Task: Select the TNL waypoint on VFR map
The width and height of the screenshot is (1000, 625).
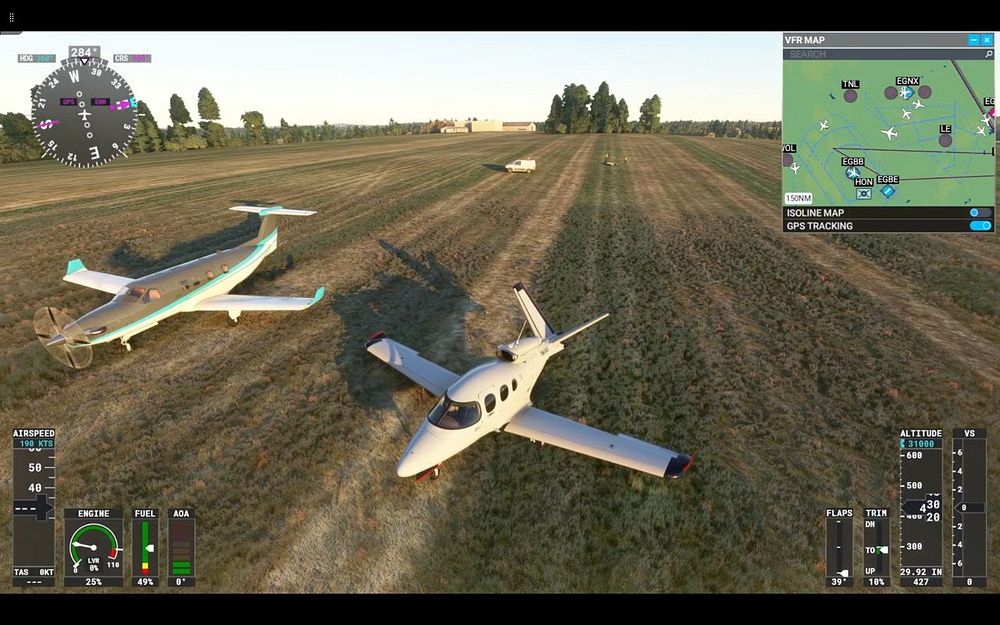Action: [850, 96]
